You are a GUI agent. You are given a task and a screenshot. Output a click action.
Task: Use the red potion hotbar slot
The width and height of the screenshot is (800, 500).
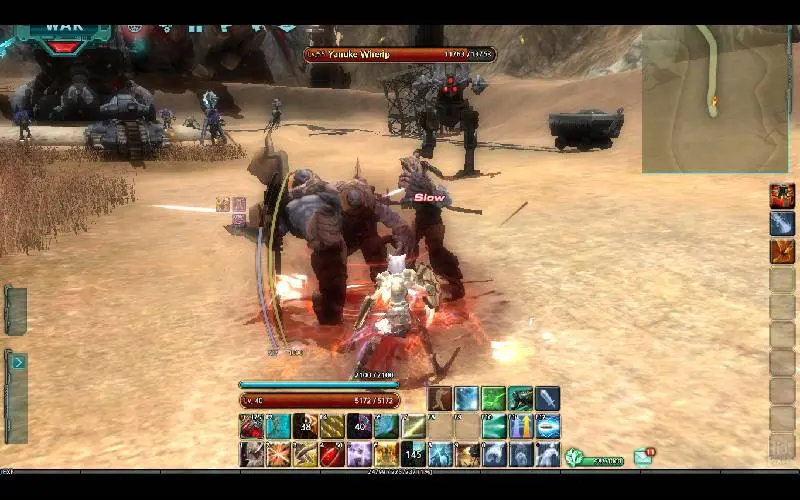click(x=332, y=455)
